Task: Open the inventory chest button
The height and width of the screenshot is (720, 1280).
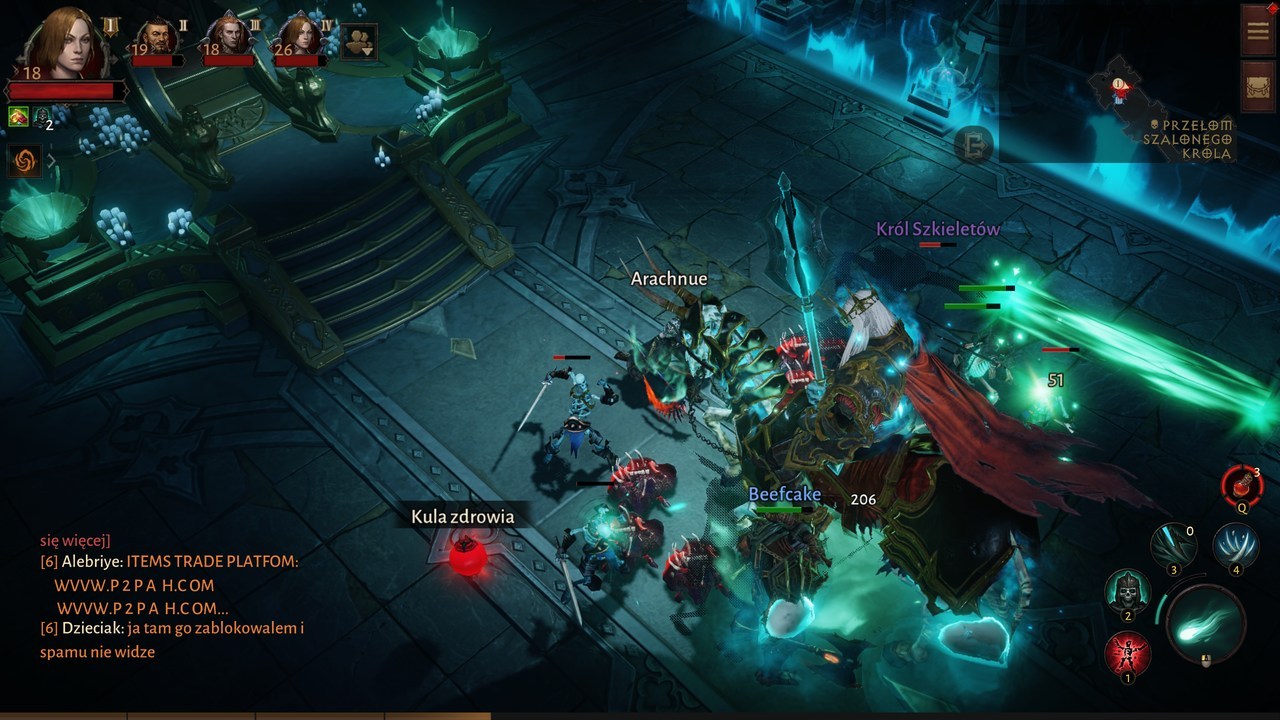Action: pos(1257,86)
